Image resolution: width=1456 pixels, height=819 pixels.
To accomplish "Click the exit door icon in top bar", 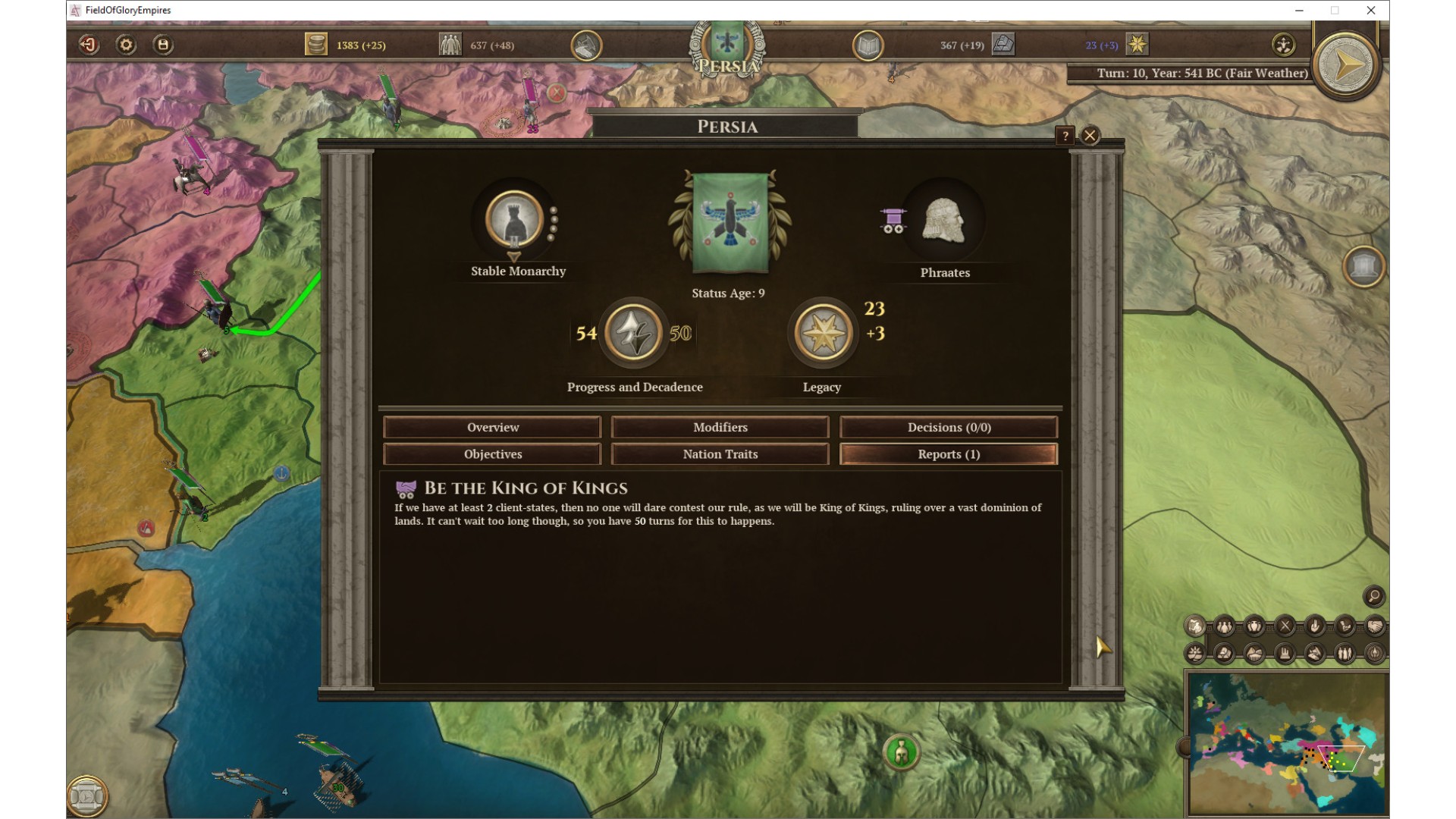I will pos(89,45).
